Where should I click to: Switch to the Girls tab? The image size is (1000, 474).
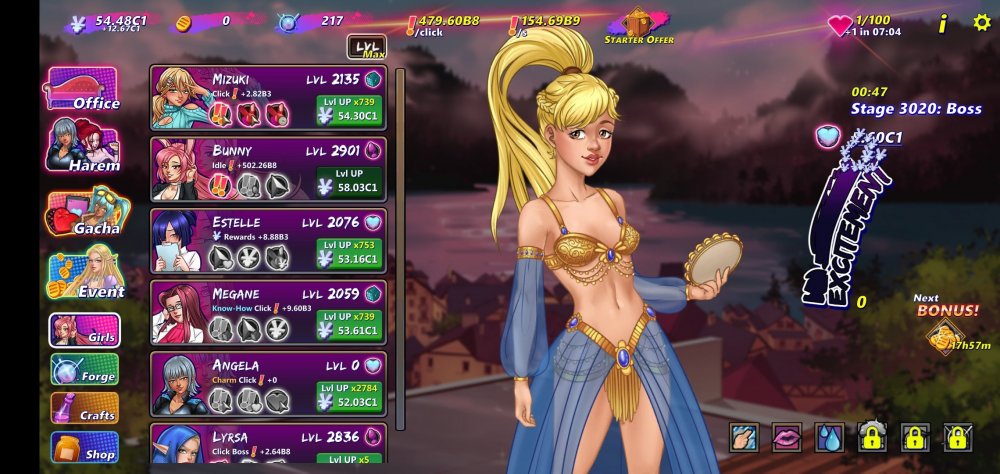click(85, 331)
